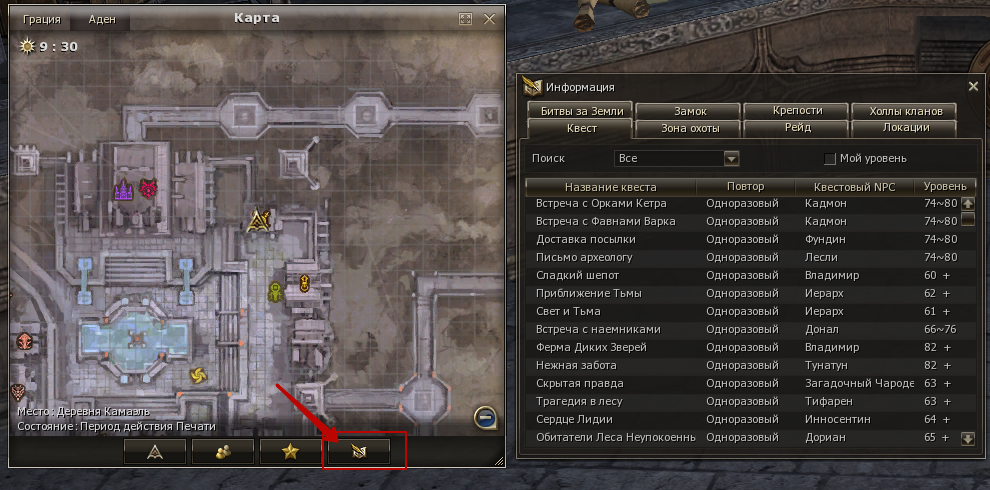Screen dimensions: 990x490
Task: Open the Замок tab
Action: (688, 111)
